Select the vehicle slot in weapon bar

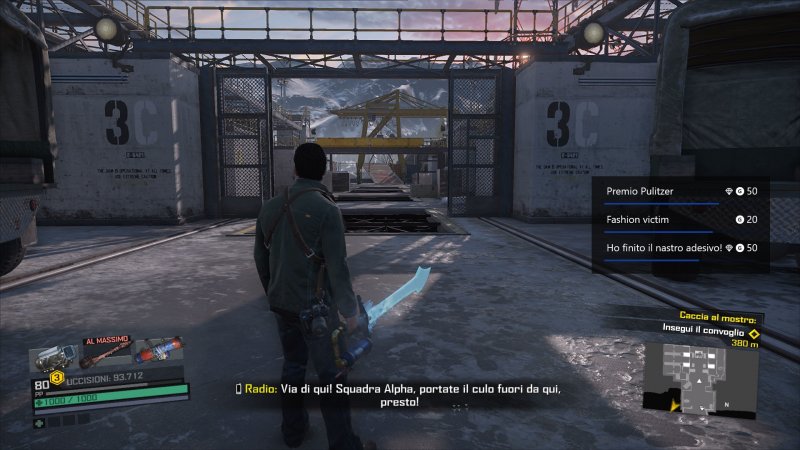click(x=54, y=357)
